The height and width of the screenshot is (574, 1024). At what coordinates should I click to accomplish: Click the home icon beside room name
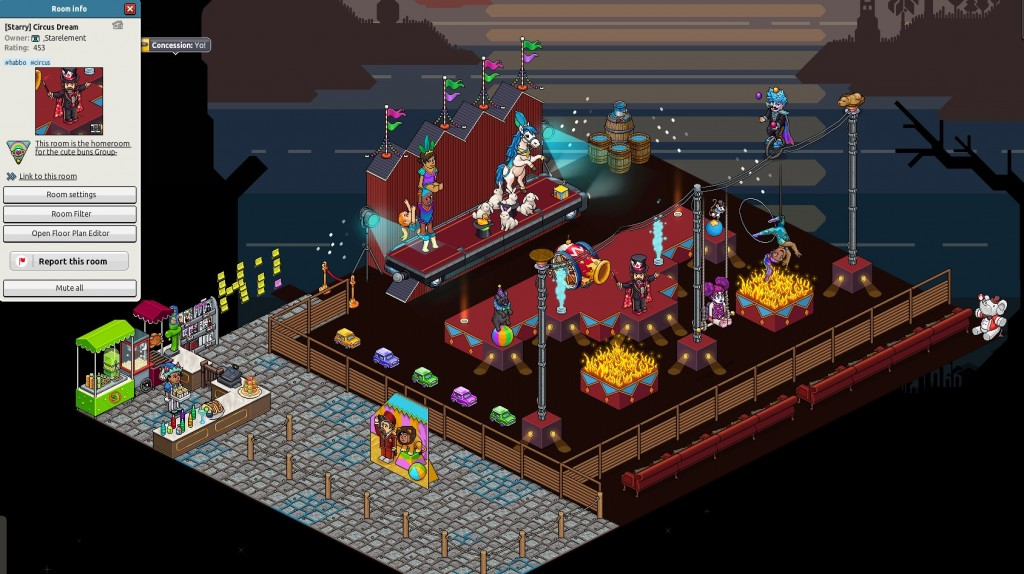[x=117, y=25]
